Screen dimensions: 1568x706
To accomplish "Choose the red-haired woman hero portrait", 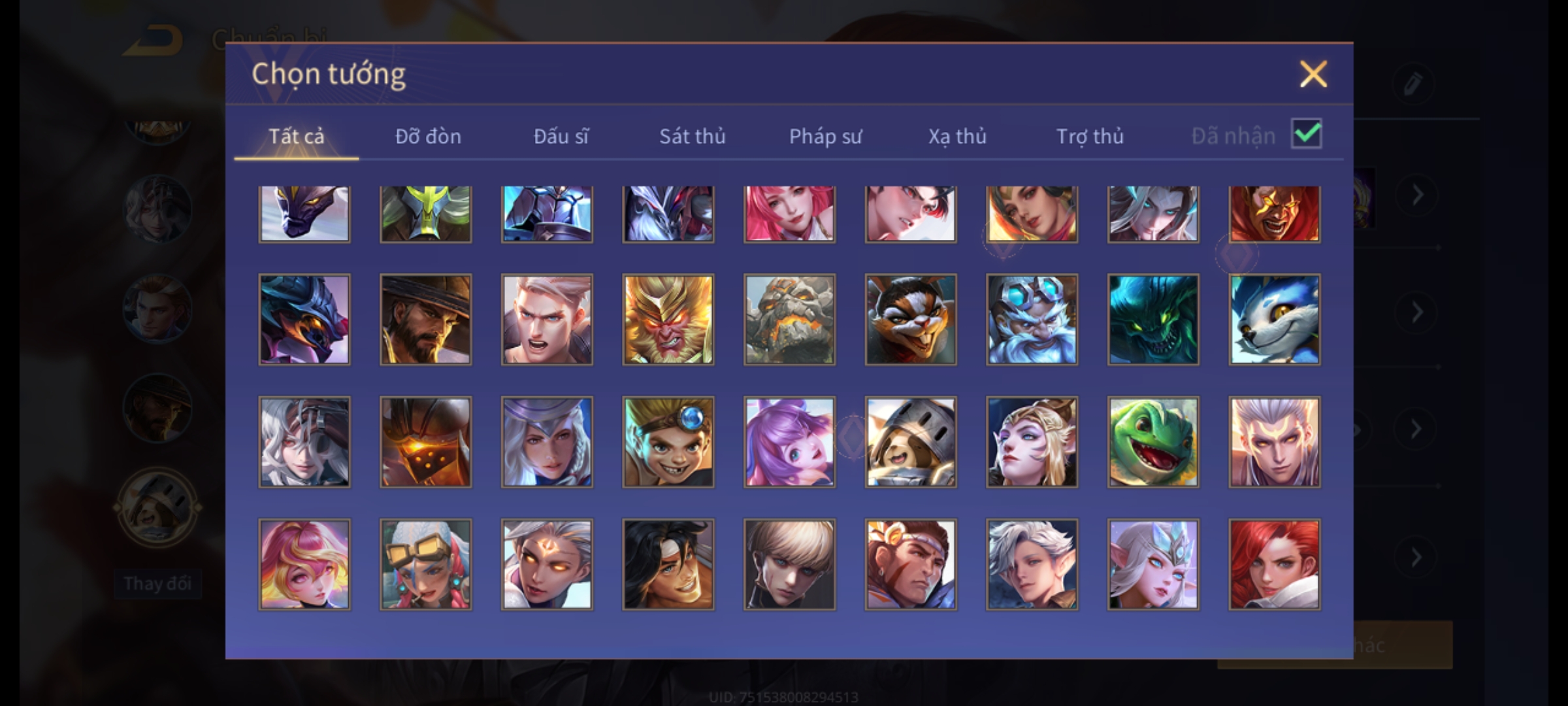I will coord(1274,564).
